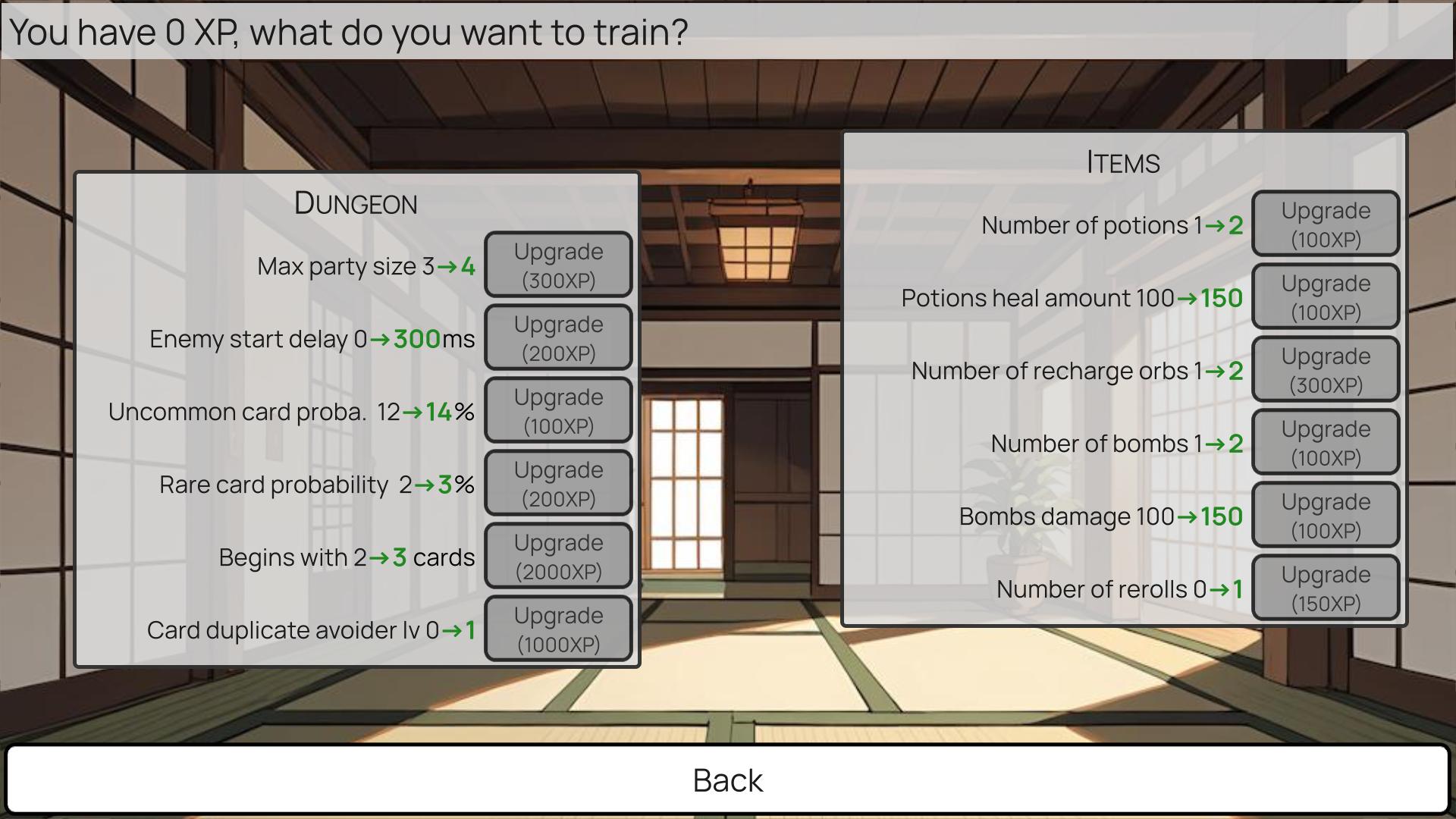Upgrade Number of potions for 100XP

[x=1326, y=224]
